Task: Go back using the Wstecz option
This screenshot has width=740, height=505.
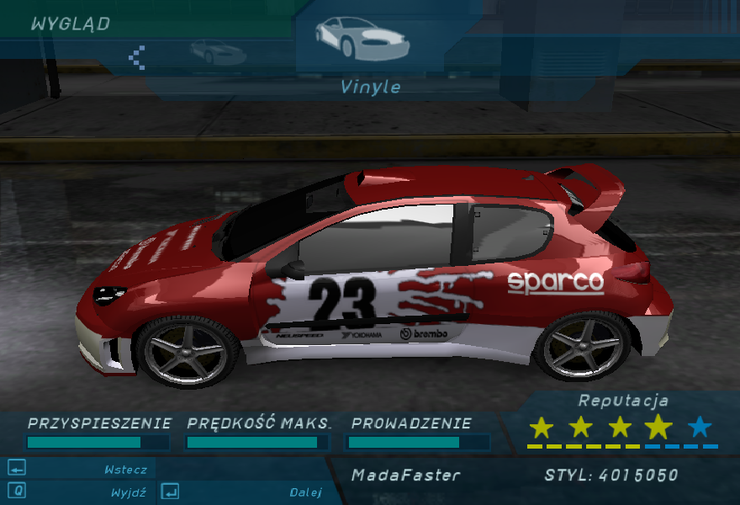Action: click(125, 469)
